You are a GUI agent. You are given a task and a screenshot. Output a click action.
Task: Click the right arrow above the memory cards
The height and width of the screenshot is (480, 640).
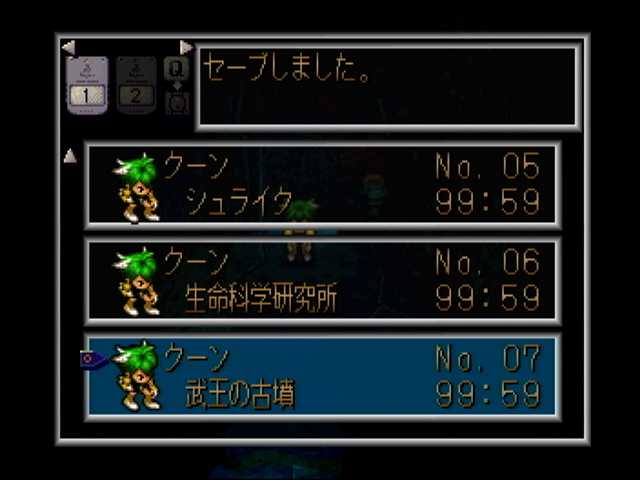point(186,47)
